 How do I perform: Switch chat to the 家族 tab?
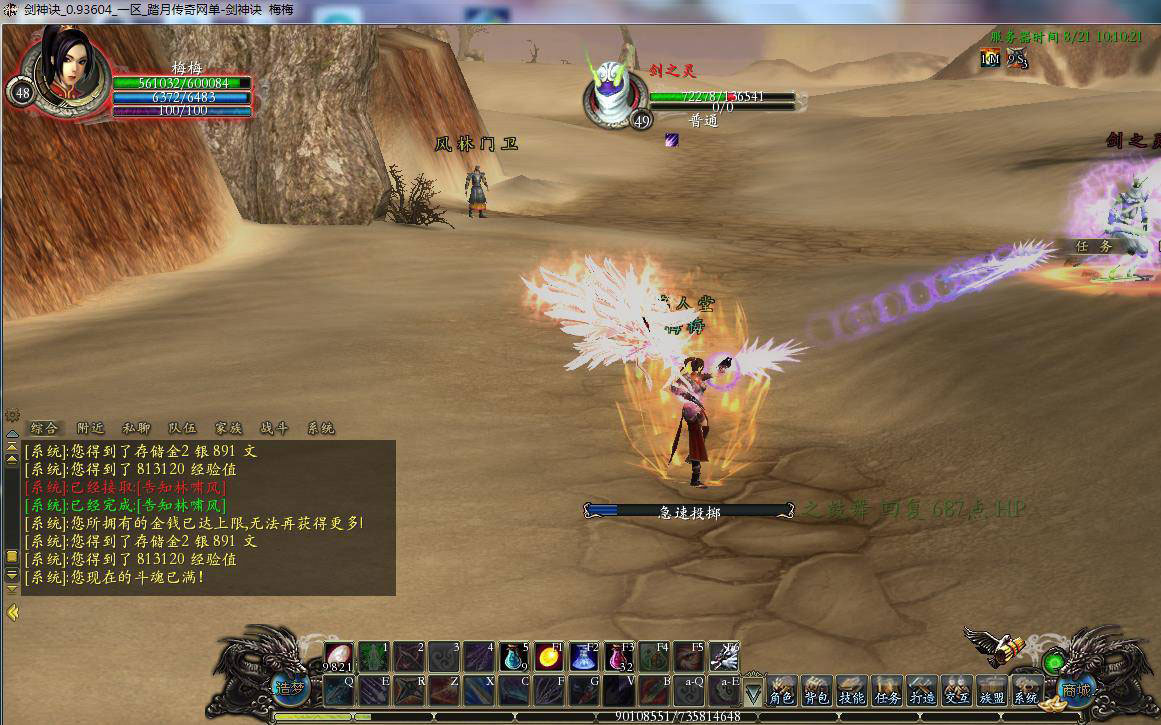tap(228, 428)
